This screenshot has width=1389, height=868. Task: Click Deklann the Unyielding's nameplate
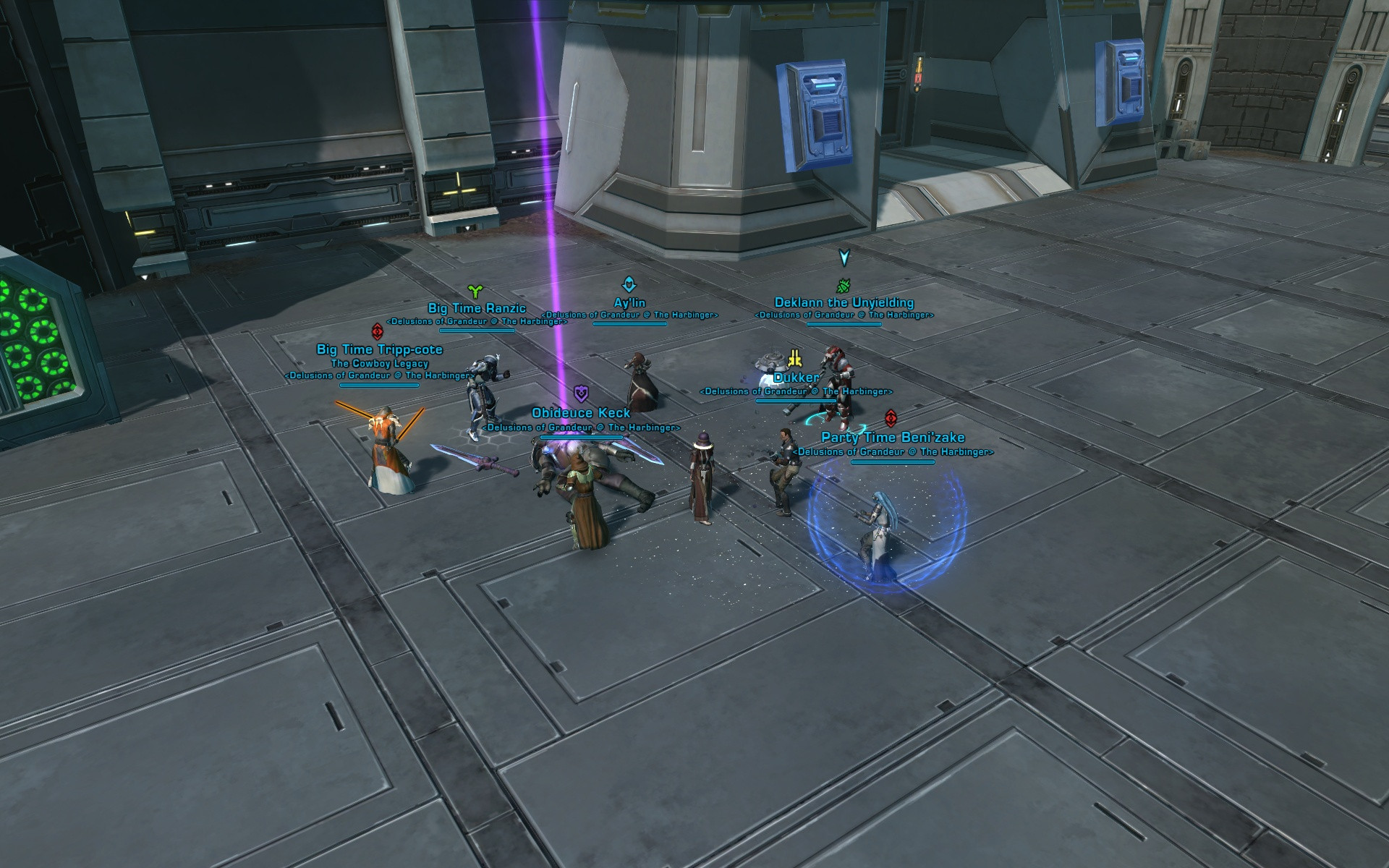[844, 303]
